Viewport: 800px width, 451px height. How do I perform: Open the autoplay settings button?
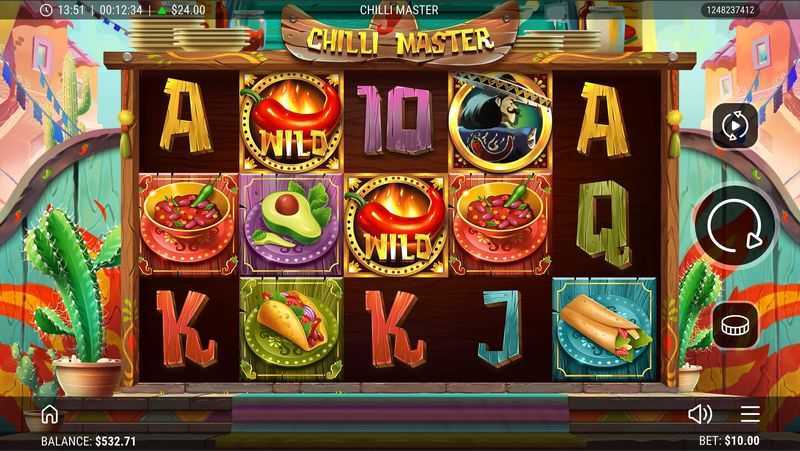pos(735,125)
